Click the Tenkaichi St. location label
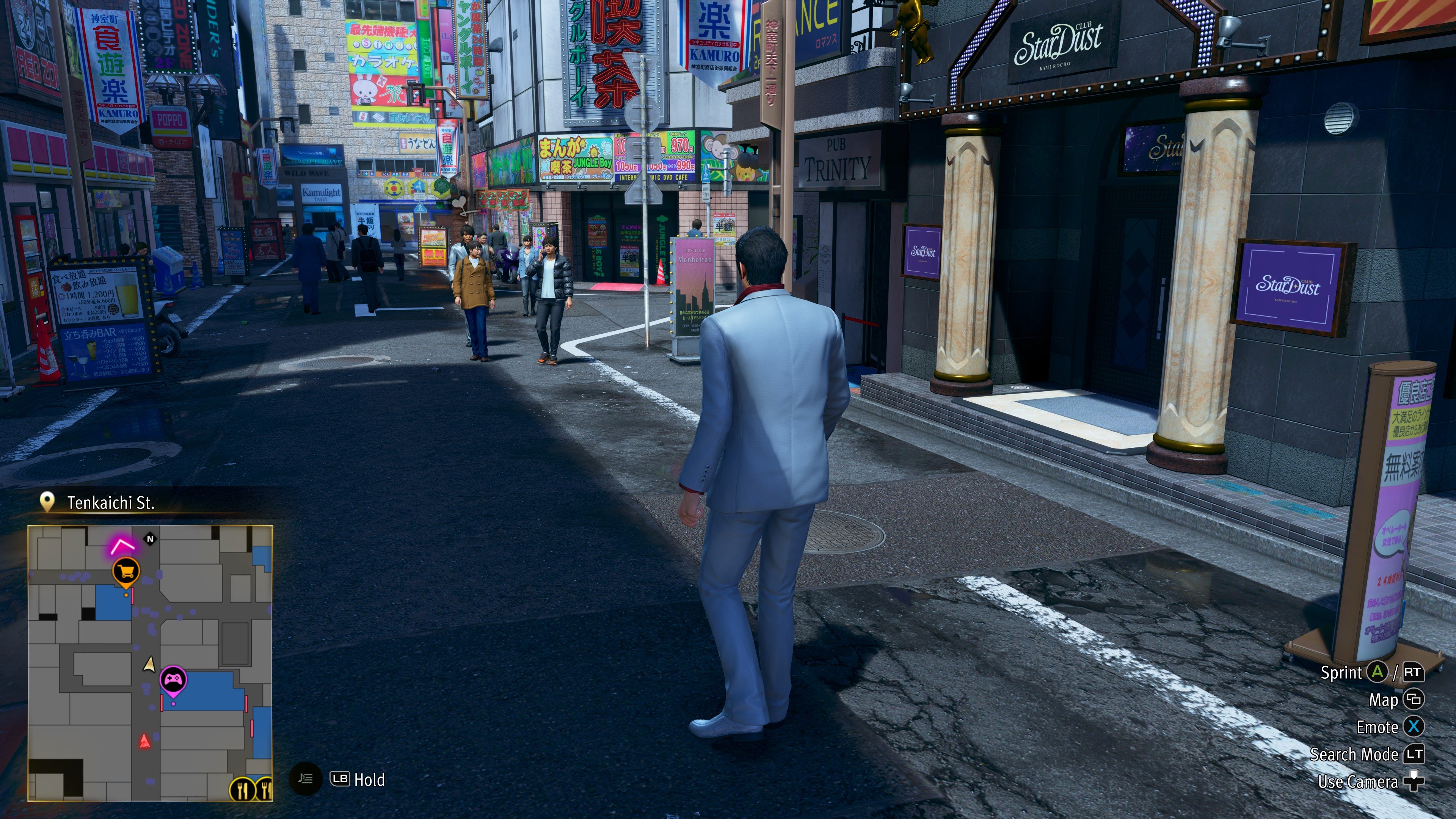 tap(110, 502)
